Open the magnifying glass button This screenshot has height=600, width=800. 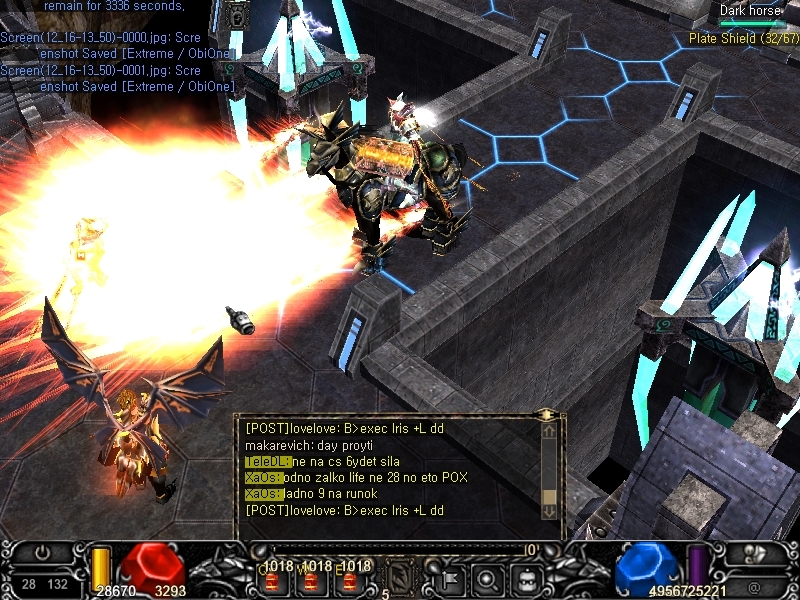(488, 578)
